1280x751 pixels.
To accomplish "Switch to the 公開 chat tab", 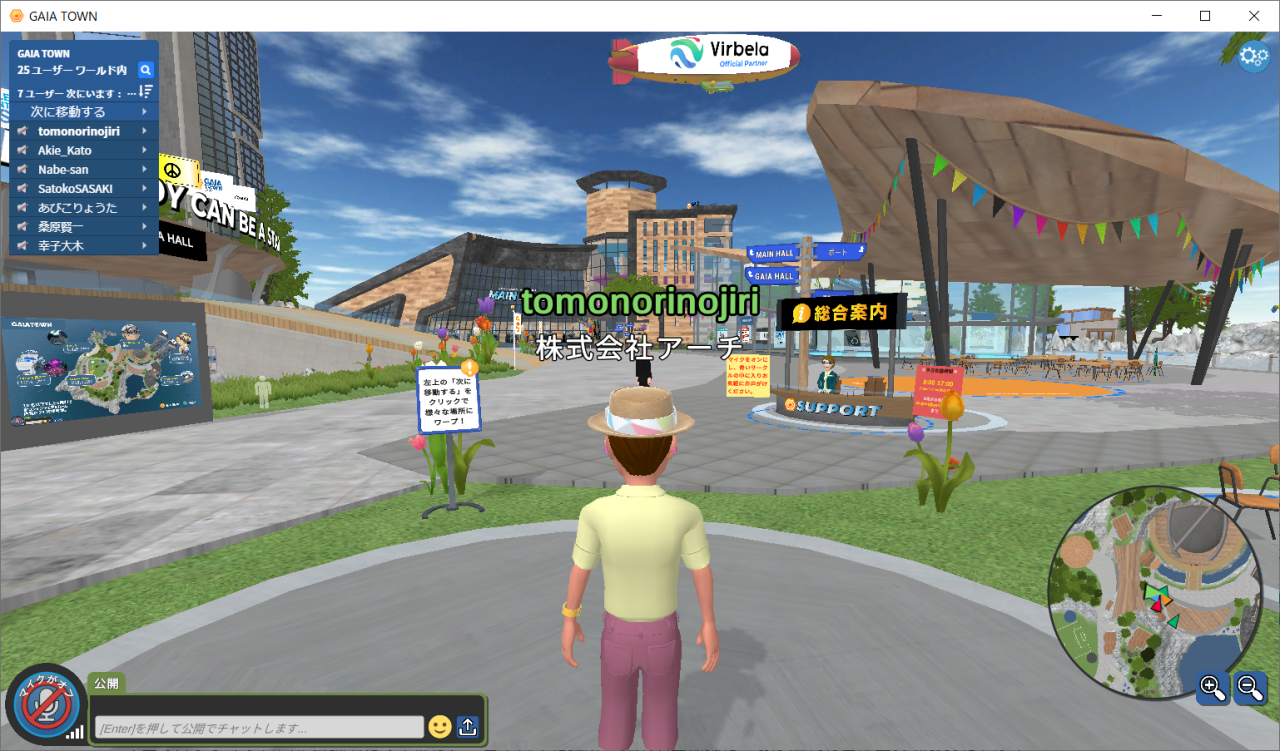I will (106, 684).
